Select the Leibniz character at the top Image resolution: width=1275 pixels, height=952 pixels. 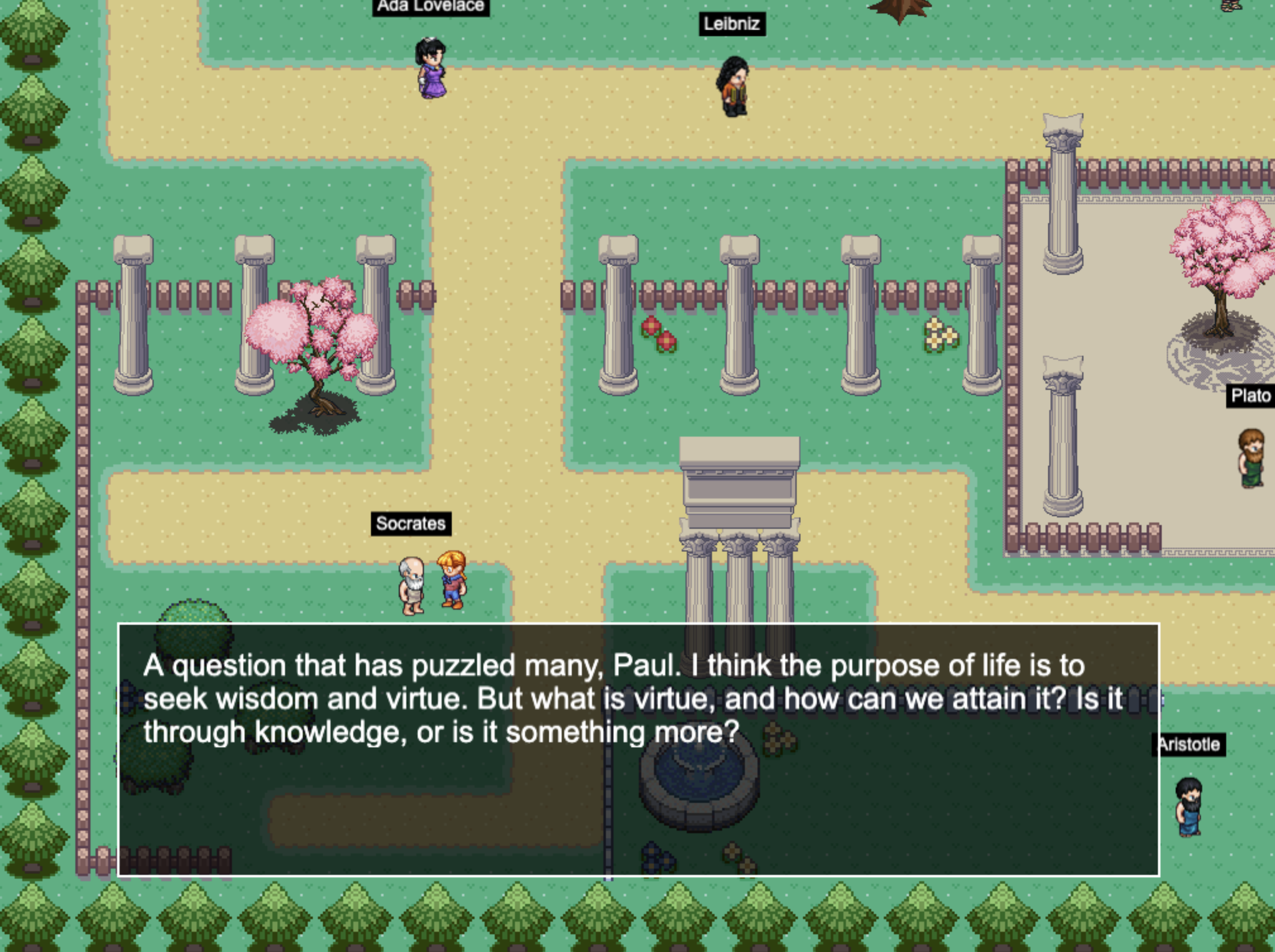pos(732,83)
